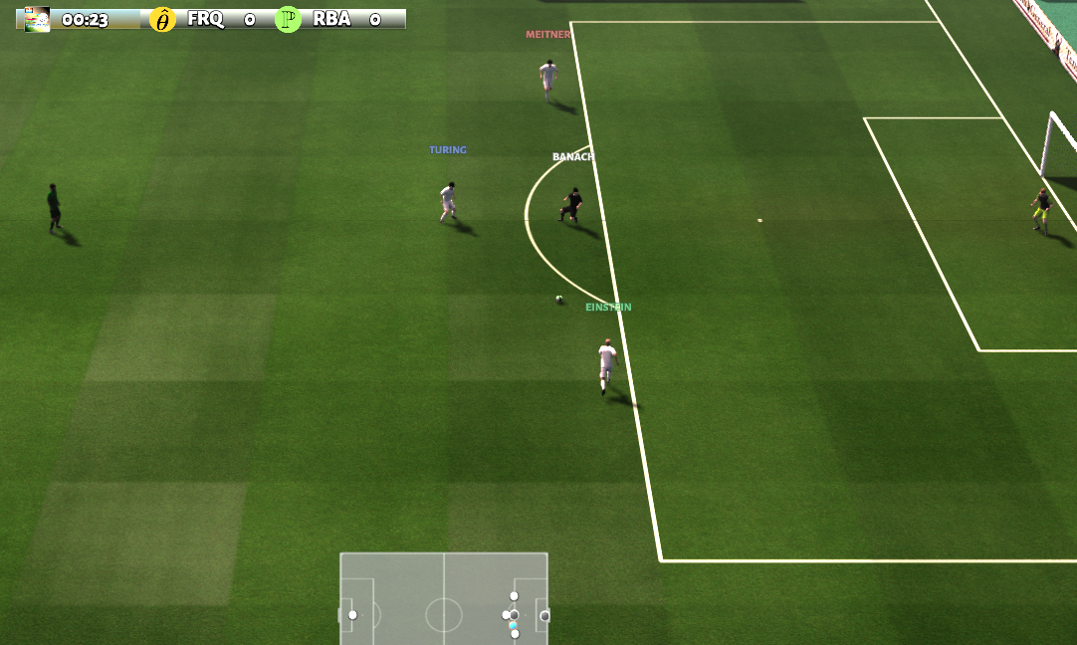Select the green RBA team badge
This screenshot has width=1077, height=645.
(x=288, y=19)
